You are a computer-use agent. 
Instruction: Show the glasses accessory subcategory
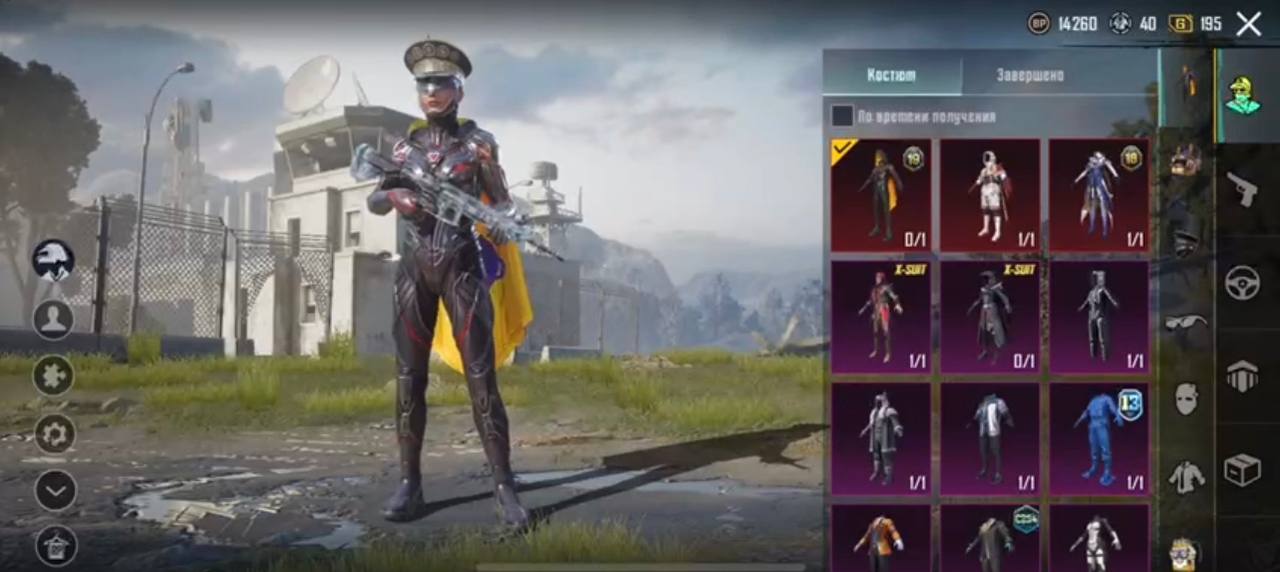[x=1186, y=322]
